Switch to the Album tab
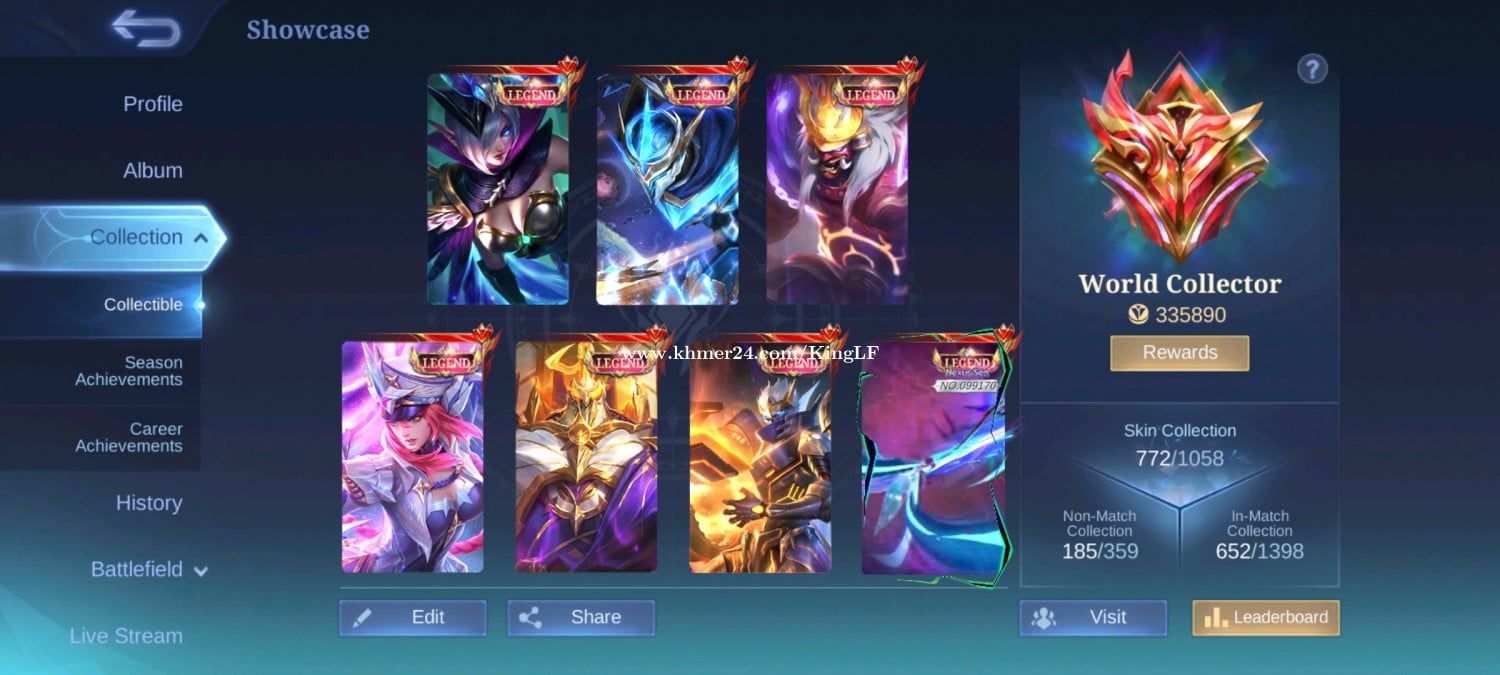 (152, 171)
